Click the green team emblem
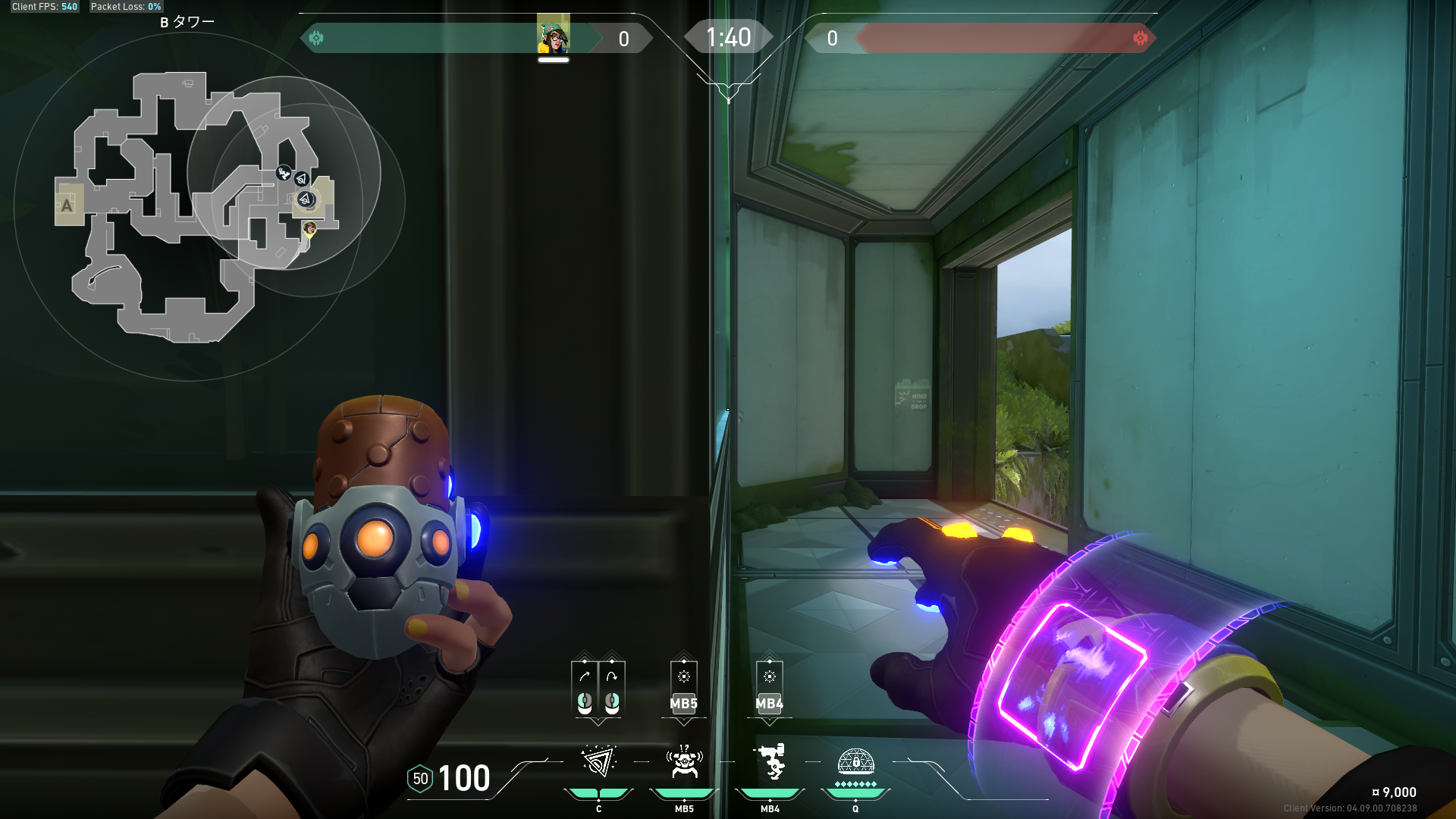This screenshot has width=1456, height=819. 317,38
